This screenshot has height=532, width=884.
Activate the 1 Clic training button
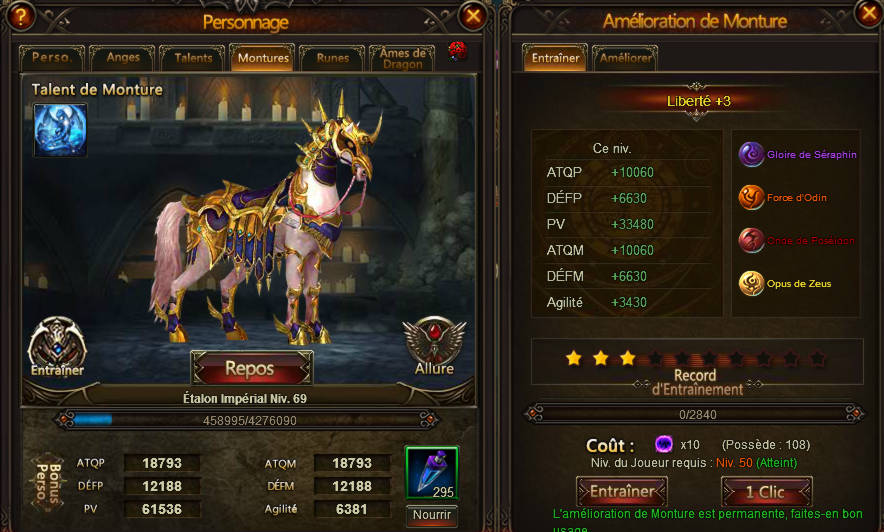(x=766, y=491)
